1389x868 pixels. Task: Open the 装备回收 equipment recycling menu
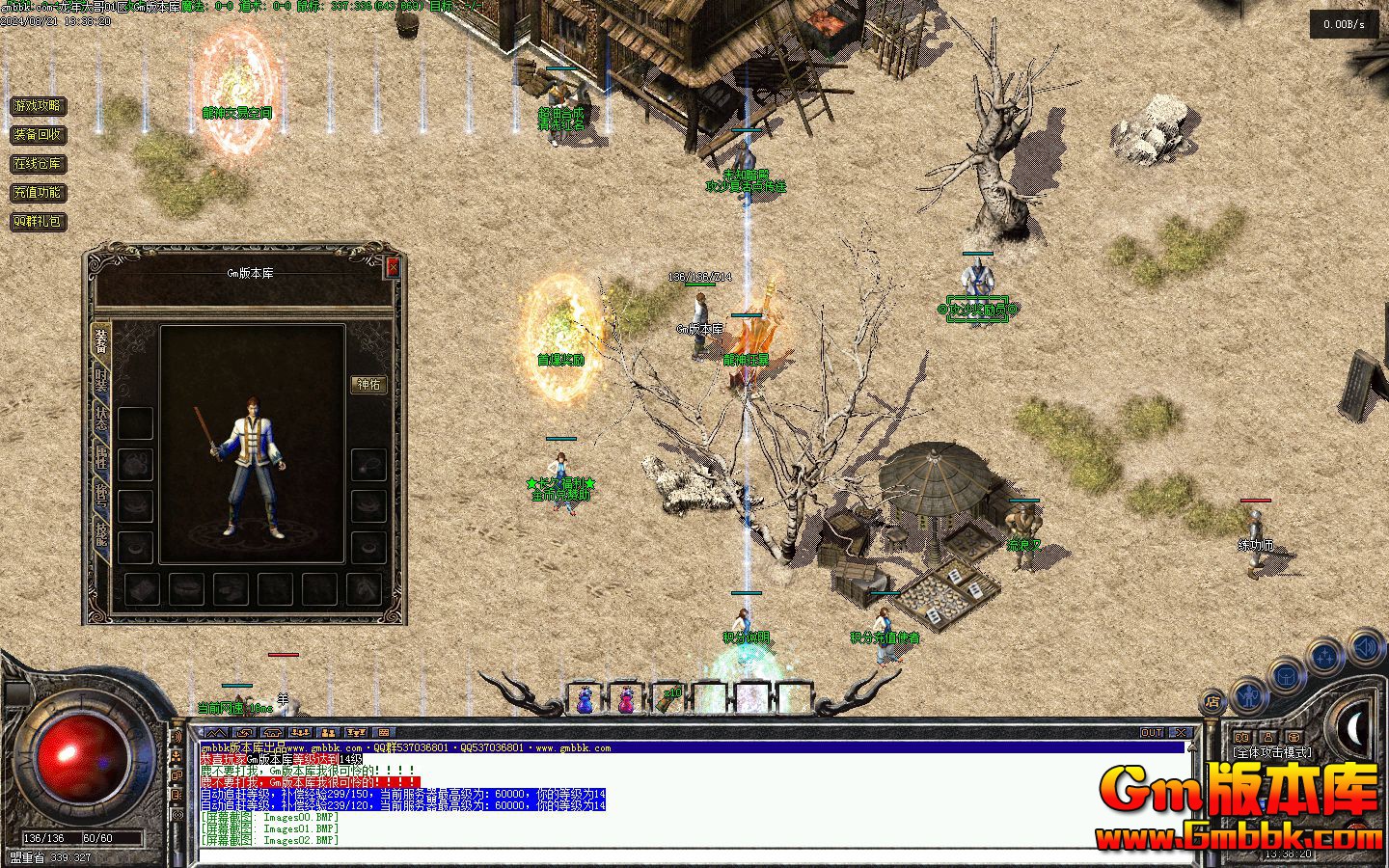pyautogui.click(x=38, y=135)
